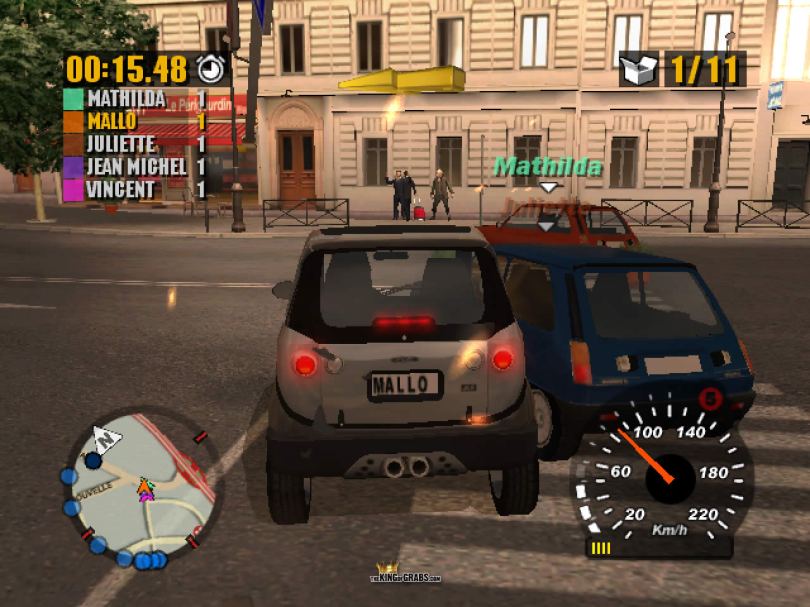Click the stopwatch timer icon
Viewport: 810px width, 607px height.
click(211, 68)
